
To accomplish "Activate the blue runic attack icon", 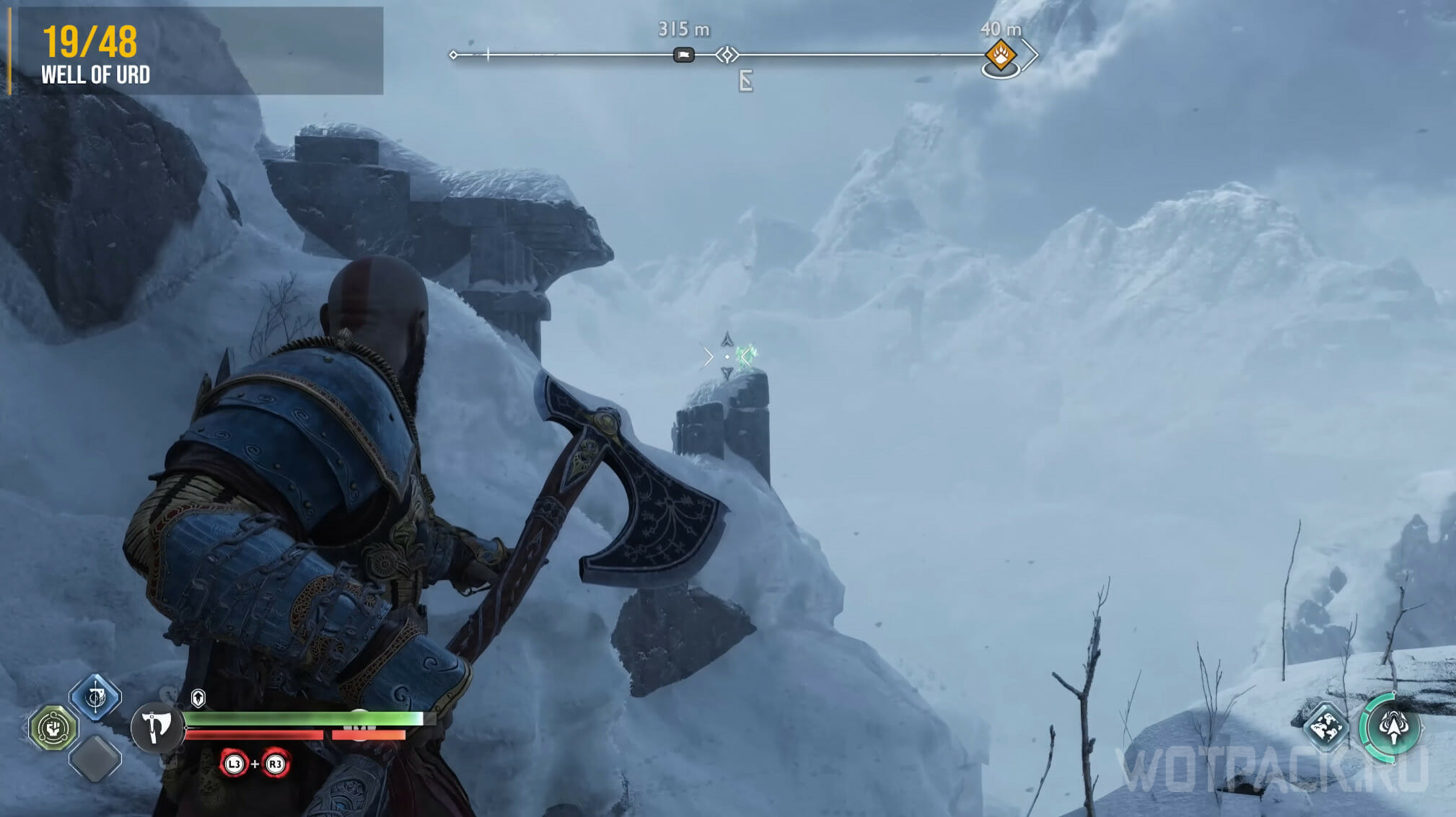I will click(95, 697).
